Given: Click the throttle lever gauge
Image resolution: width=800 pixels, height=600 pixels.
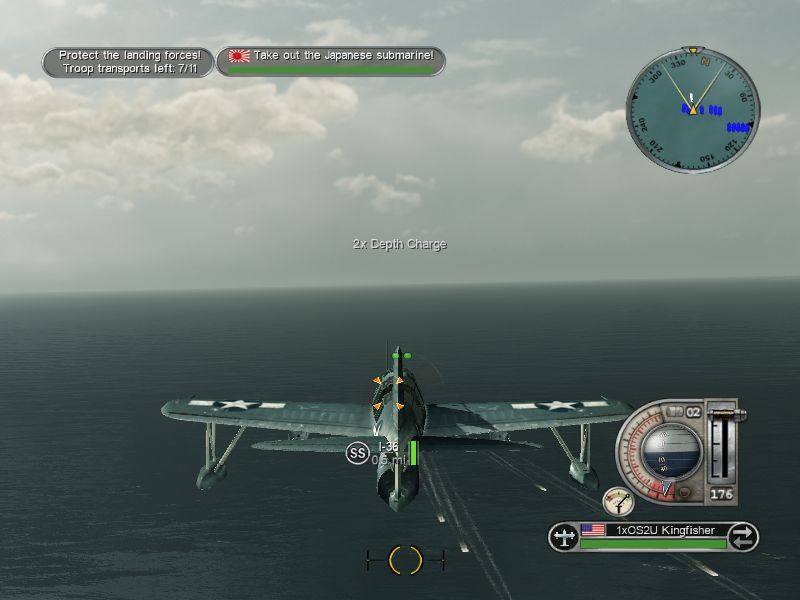Looking at the screenshot, I should pos(721,444).
